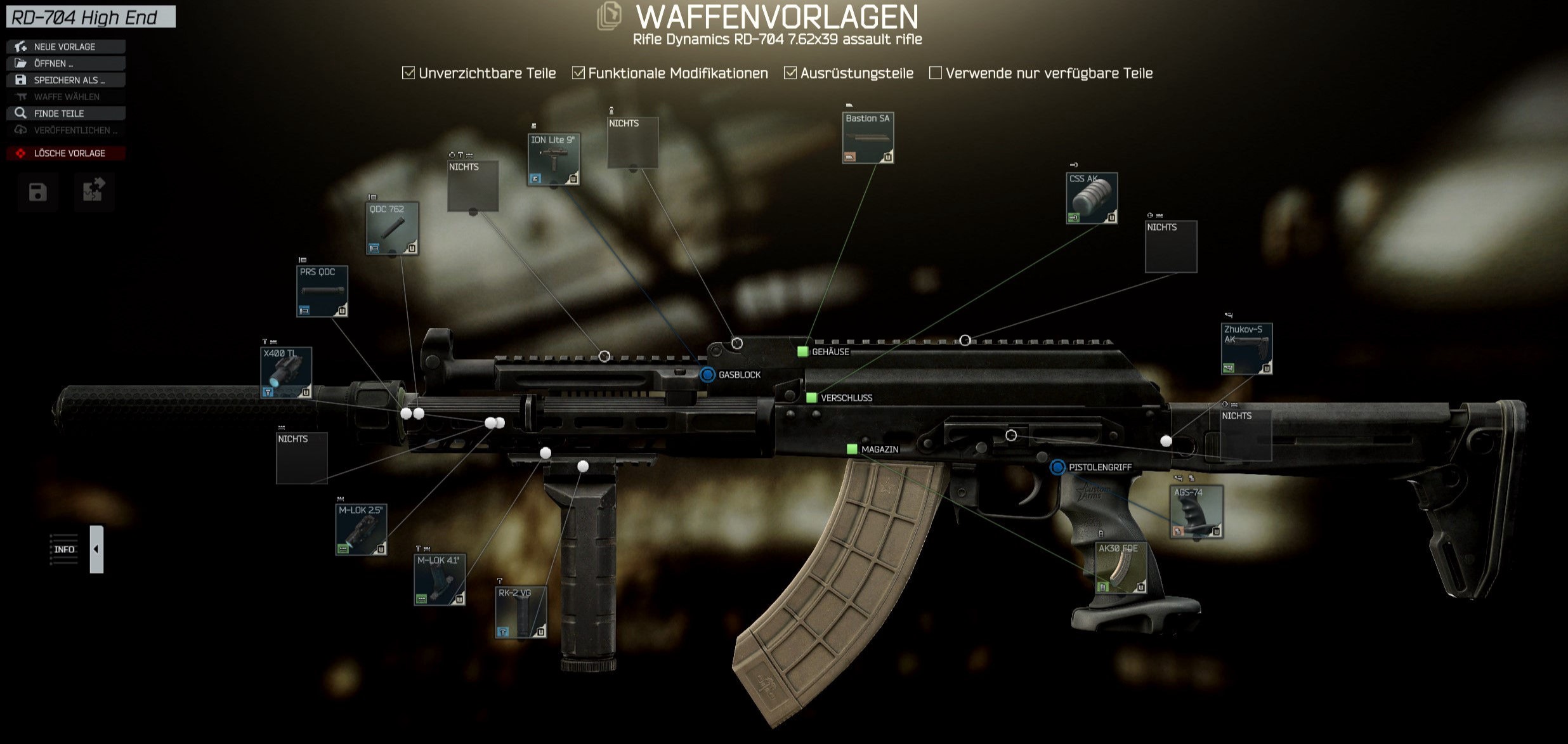This screenshot has height=744, width=1568.
Task: Click Finde Teile to search parts
Action: [65, 114]
